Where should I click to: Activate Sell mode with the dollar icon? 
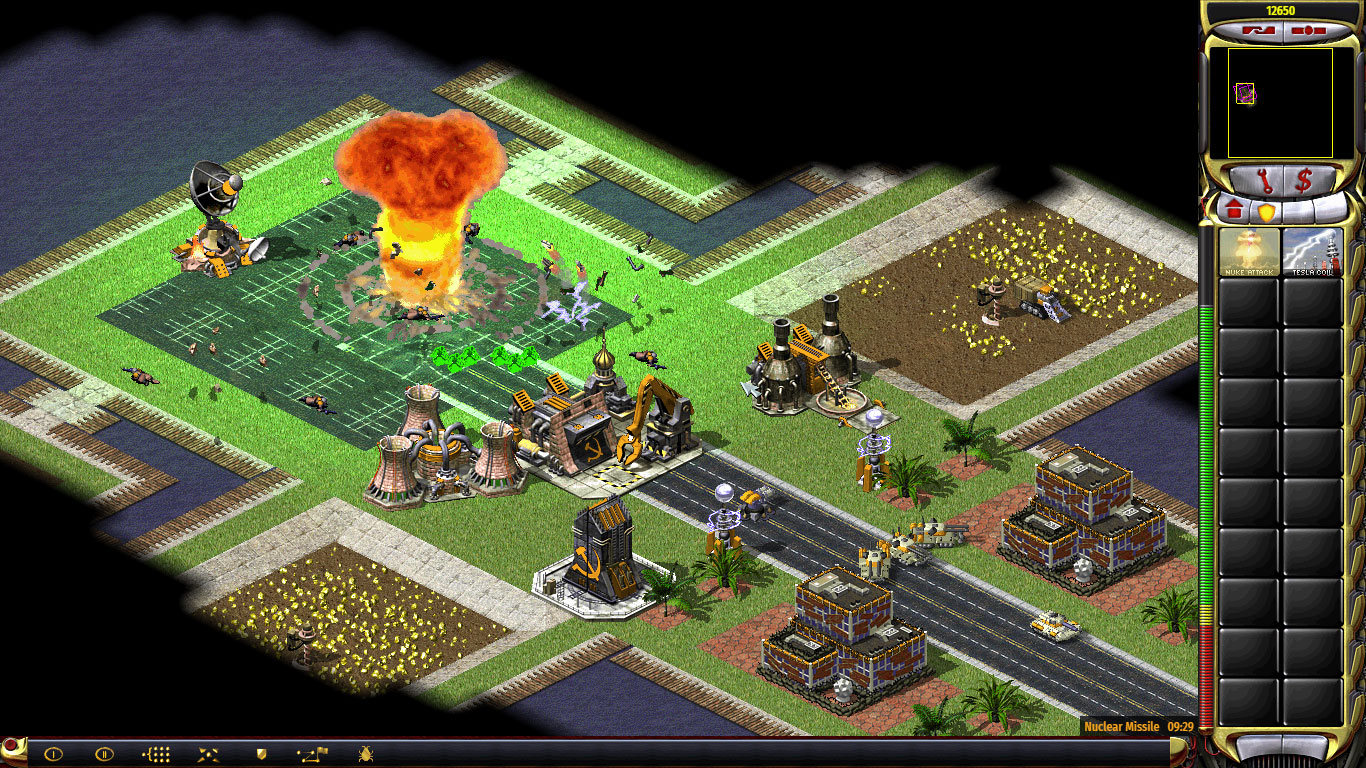coord(1303,179)
